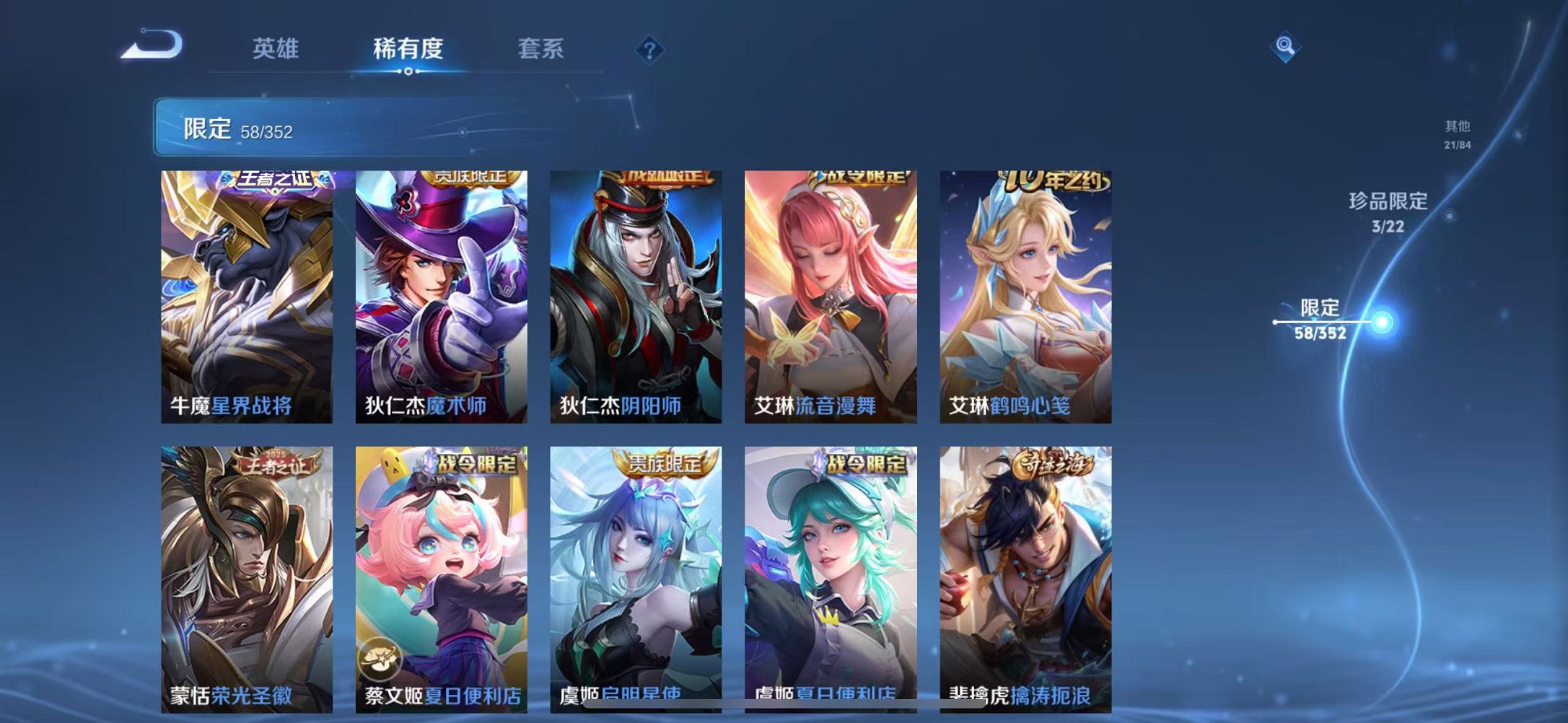Click the question mark help icon
Viewport: 1568px width, 723px height.
pos(648,49)
